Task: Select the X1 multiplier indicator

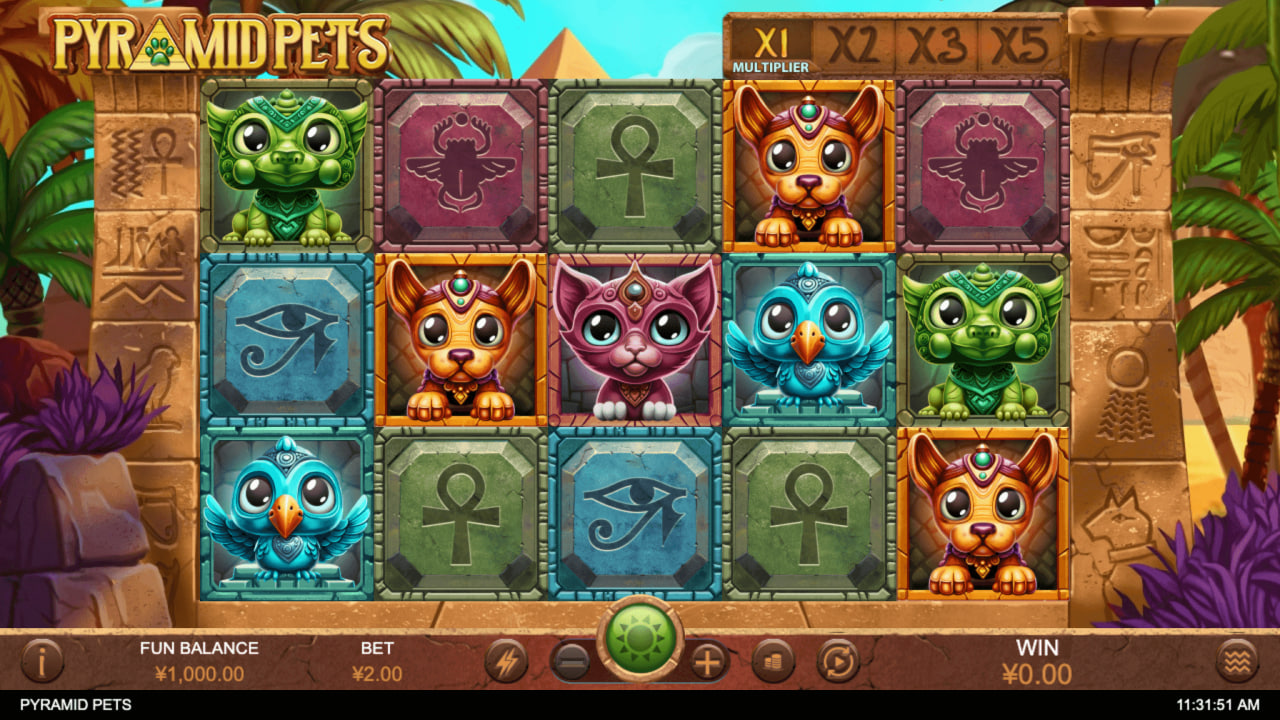Action: (x=773, y=42)
